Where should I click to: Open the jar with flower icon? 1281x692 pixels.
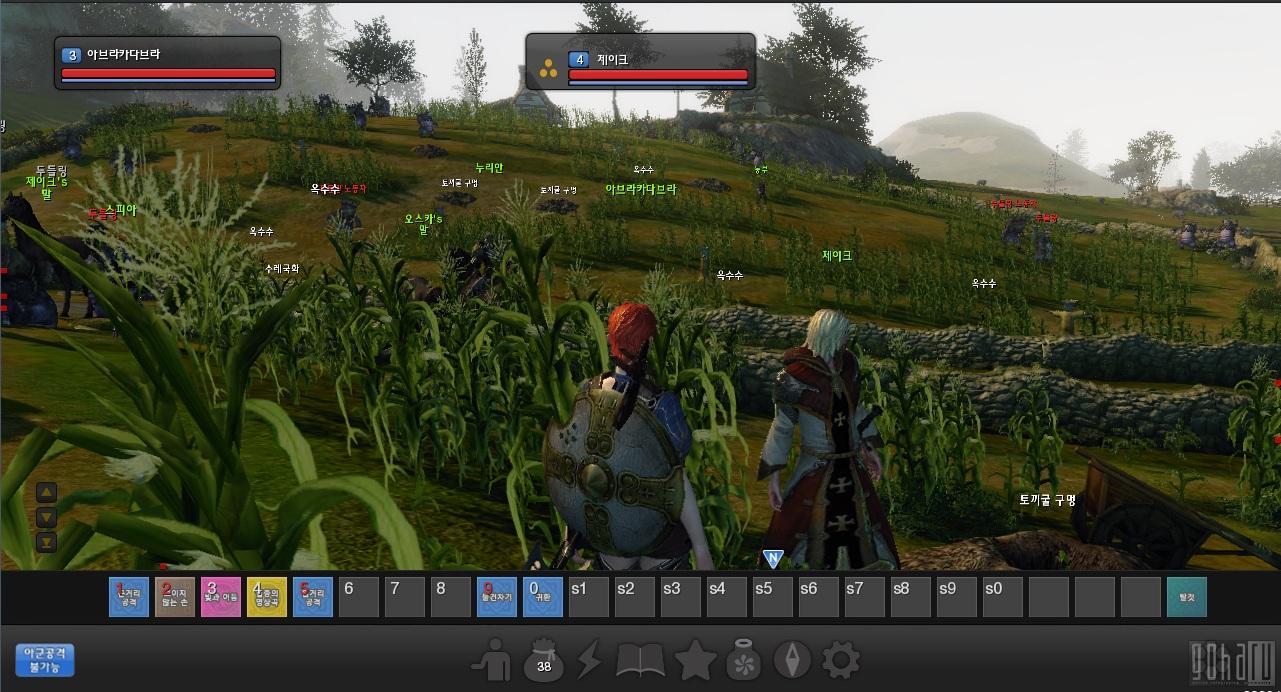[744, 660]
